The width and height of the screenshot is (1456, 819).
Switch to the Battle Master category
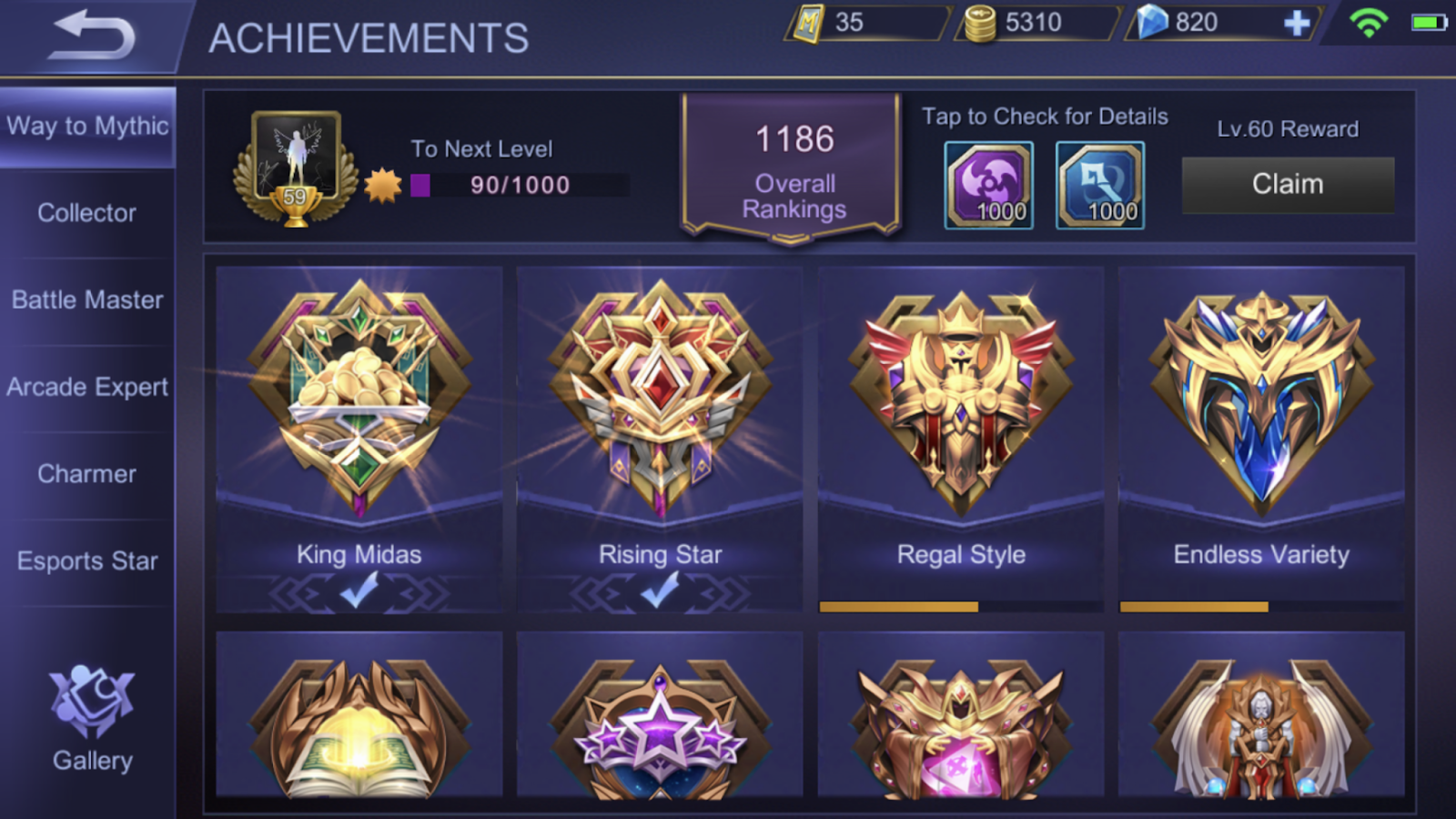(86, 299)
